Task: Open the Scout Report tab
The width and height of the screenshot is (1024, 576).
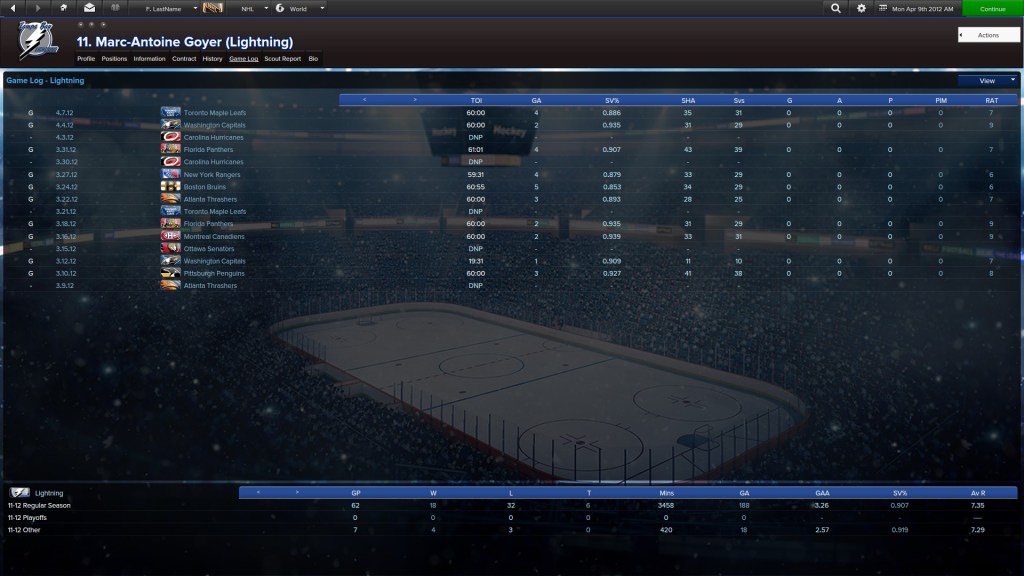Action: (282, 59)
